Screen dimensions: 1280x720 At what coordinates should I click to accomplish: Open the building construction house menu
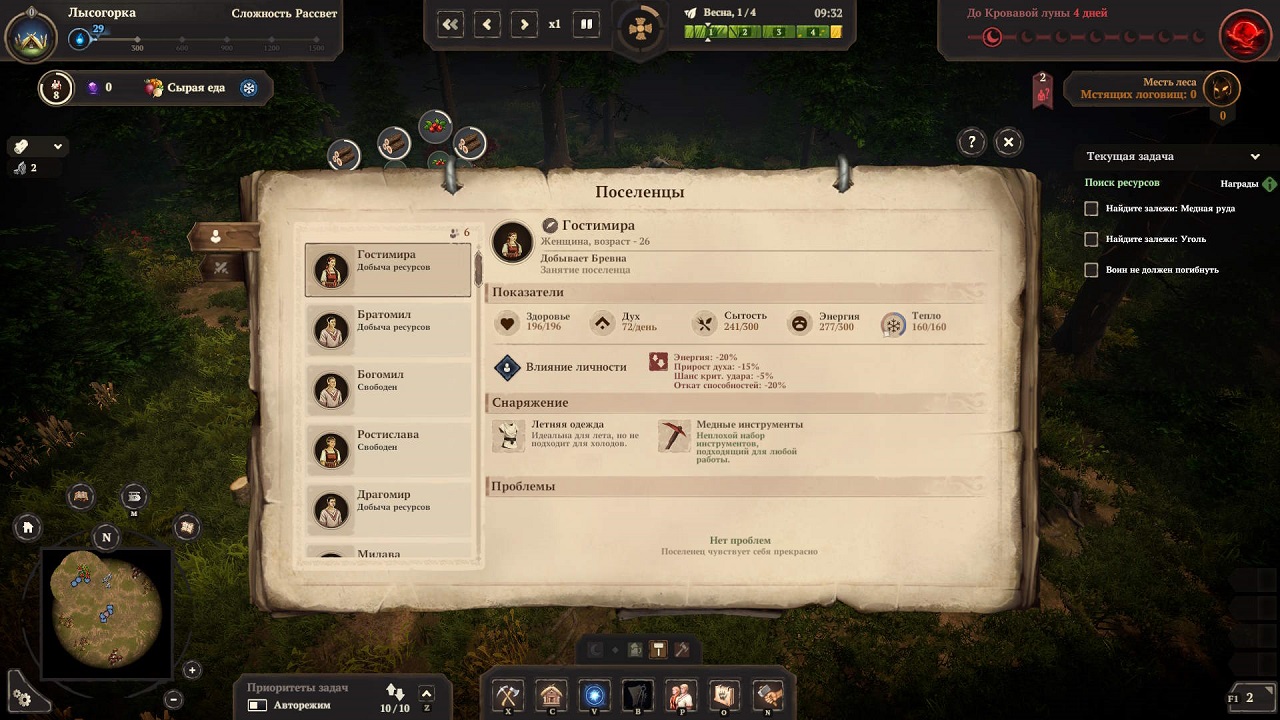coord(551,694)
